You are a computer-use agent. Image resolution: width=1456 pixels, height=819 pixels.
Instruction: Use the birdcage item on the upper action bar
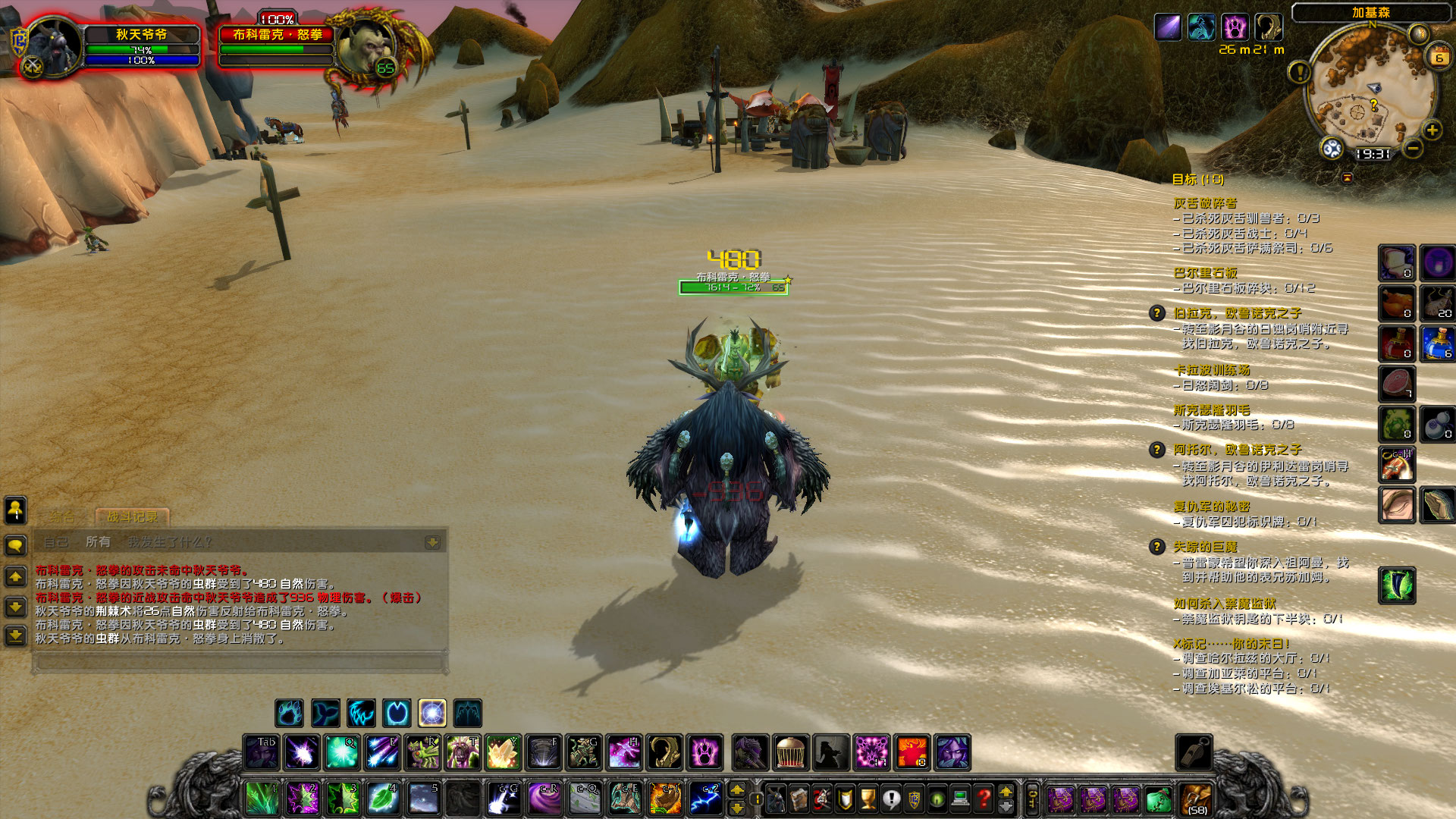click(x=790, y=752)
